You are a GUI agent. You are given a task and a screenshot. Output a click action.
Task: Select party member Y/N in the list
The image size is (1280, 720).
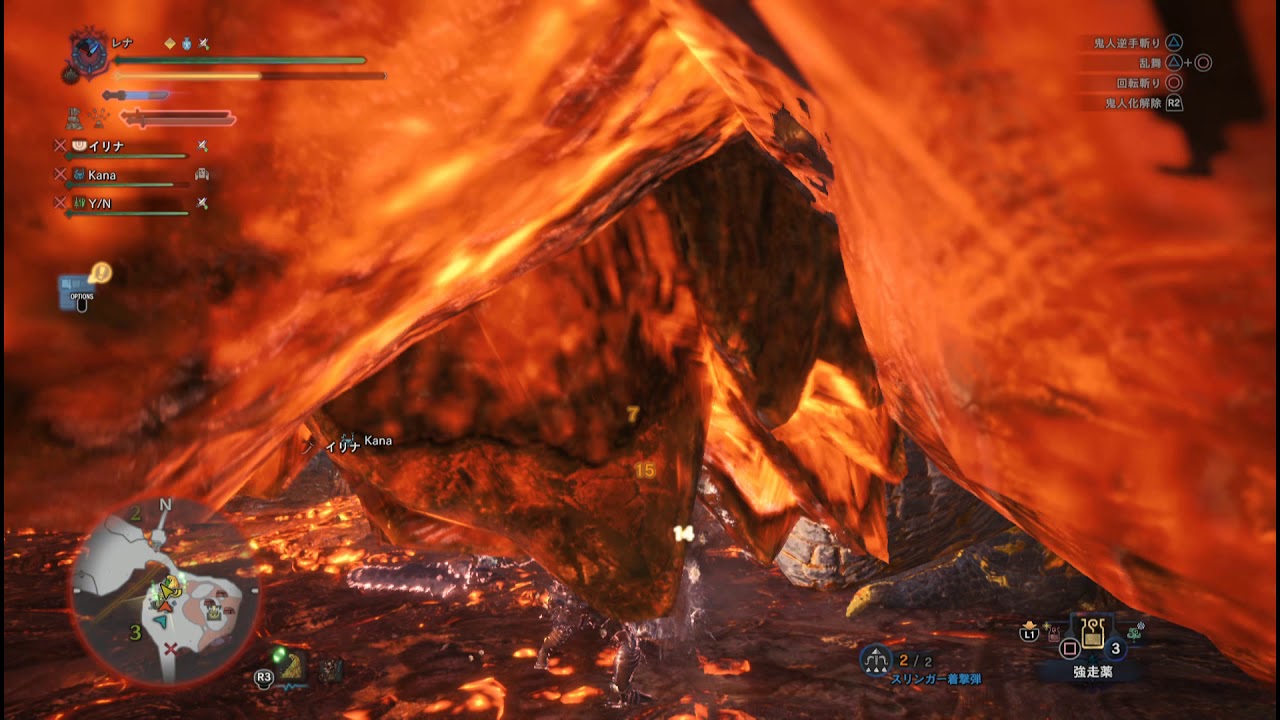99,203
